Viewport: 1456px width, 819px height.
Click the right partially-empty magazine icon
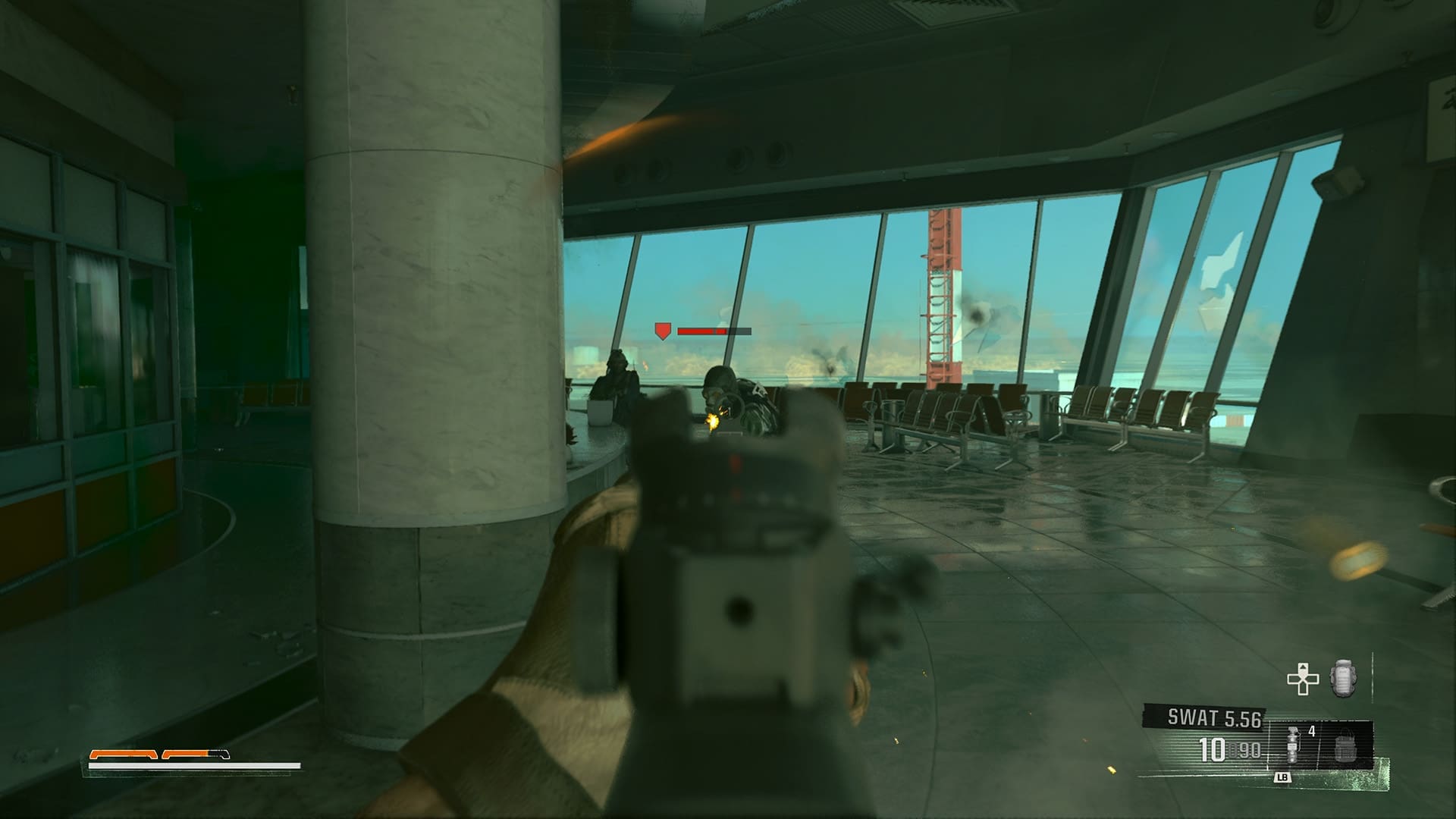point(194,755)
